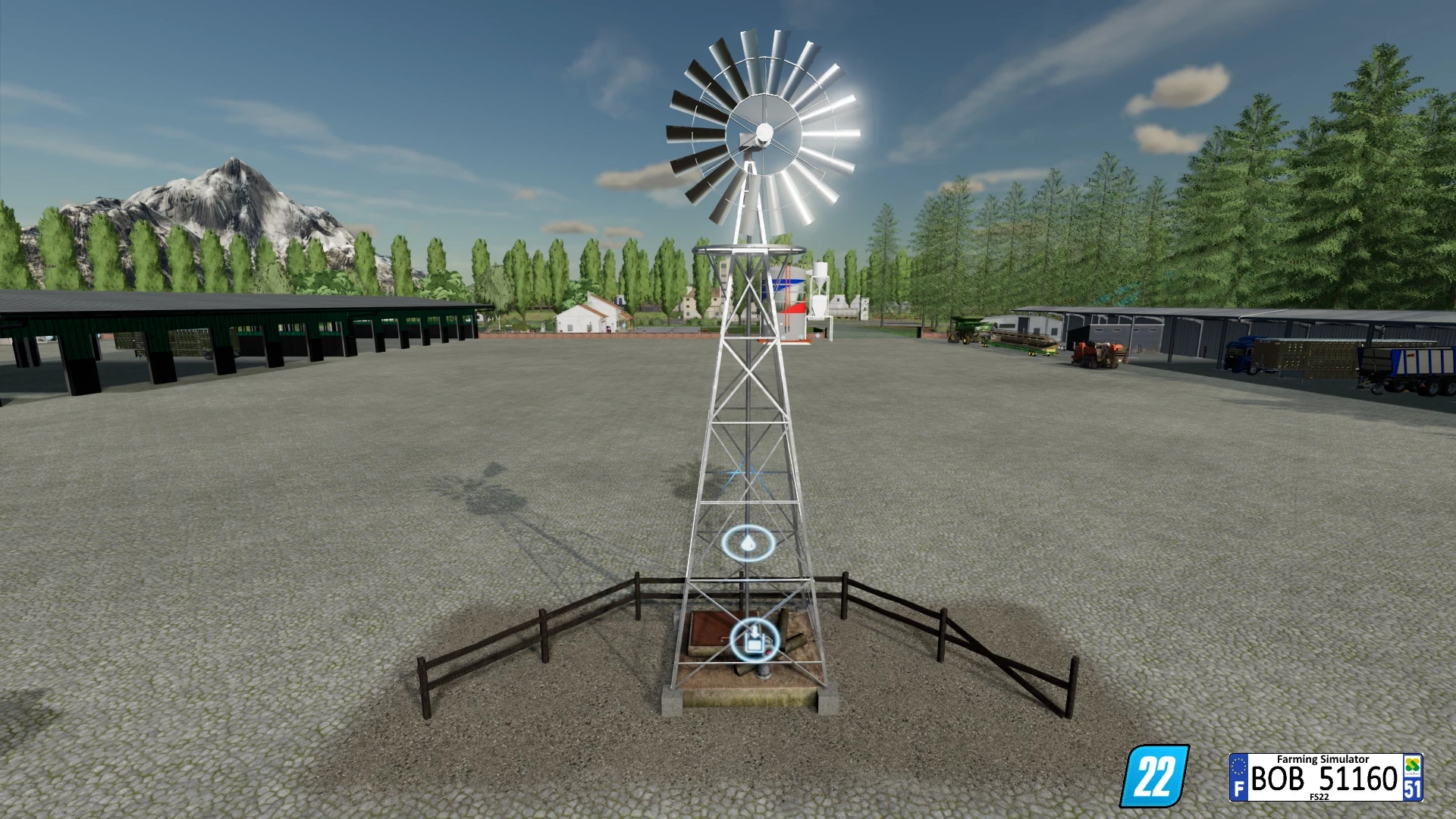Viewport: 1456px width, 819px height.
Task: Click the 51 department number badge
Action: (1412, 790)
